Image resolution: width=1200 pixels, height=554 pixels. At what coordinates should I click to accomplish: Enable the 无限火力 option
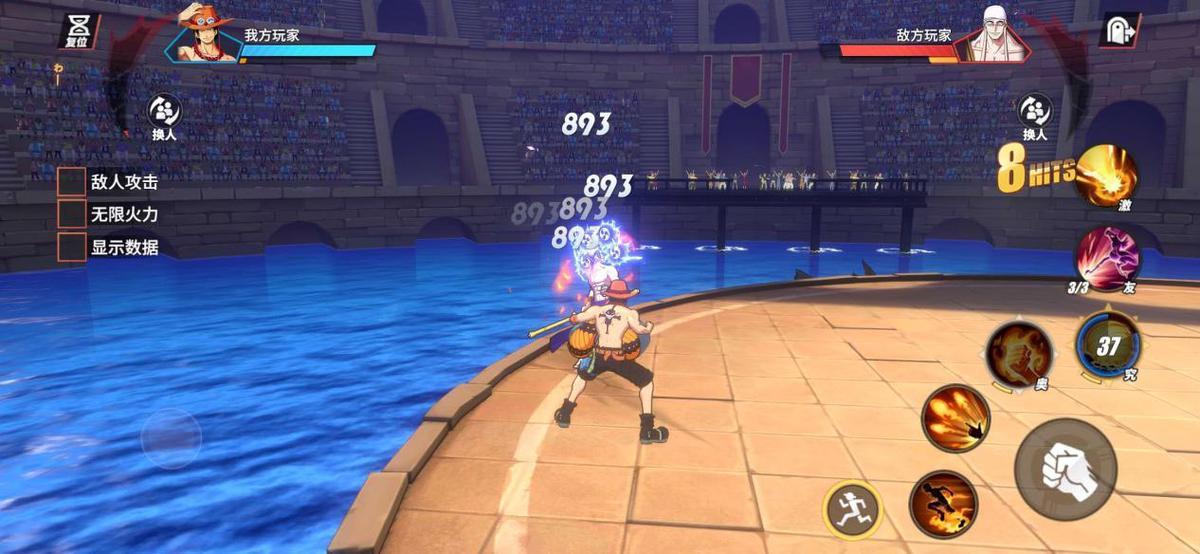pos(71,214)
